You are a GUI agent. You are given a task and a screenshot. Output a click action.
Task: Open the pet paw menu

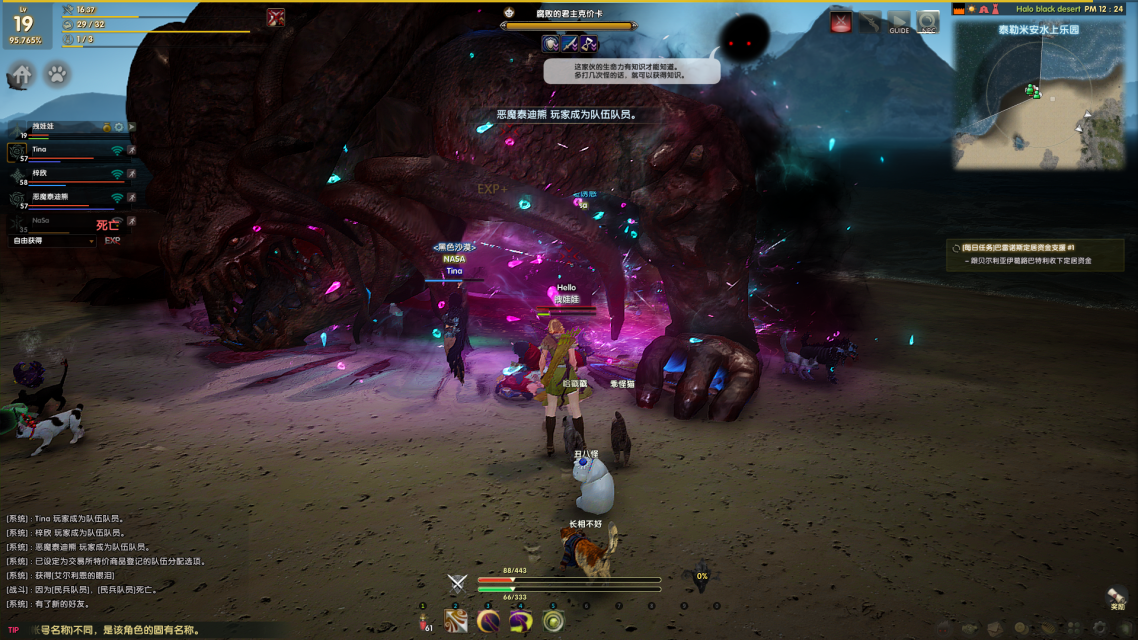58,75
